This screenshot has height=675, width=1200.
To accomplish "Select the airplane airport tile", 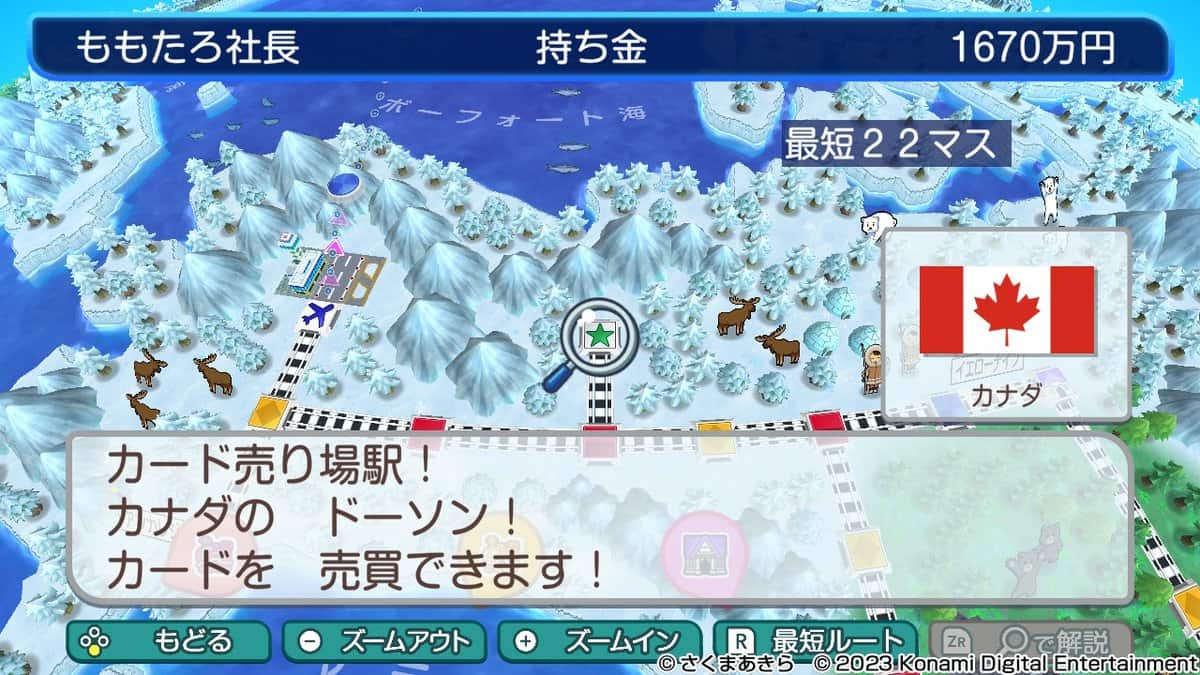I will tap(321, 315).
